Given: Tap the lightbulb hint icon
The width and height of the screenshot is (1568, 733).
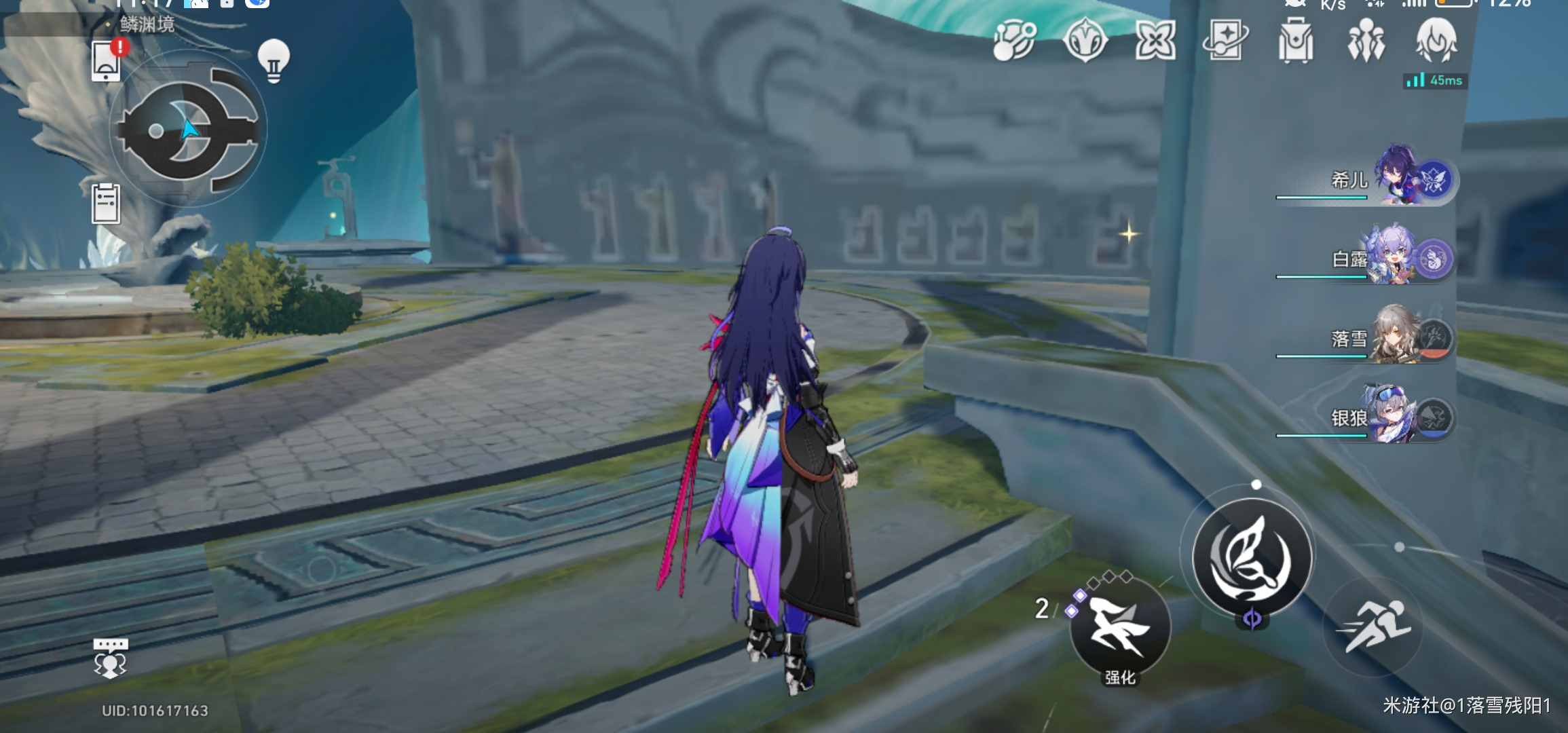Looking at the screenshot, I should point(274,60).
